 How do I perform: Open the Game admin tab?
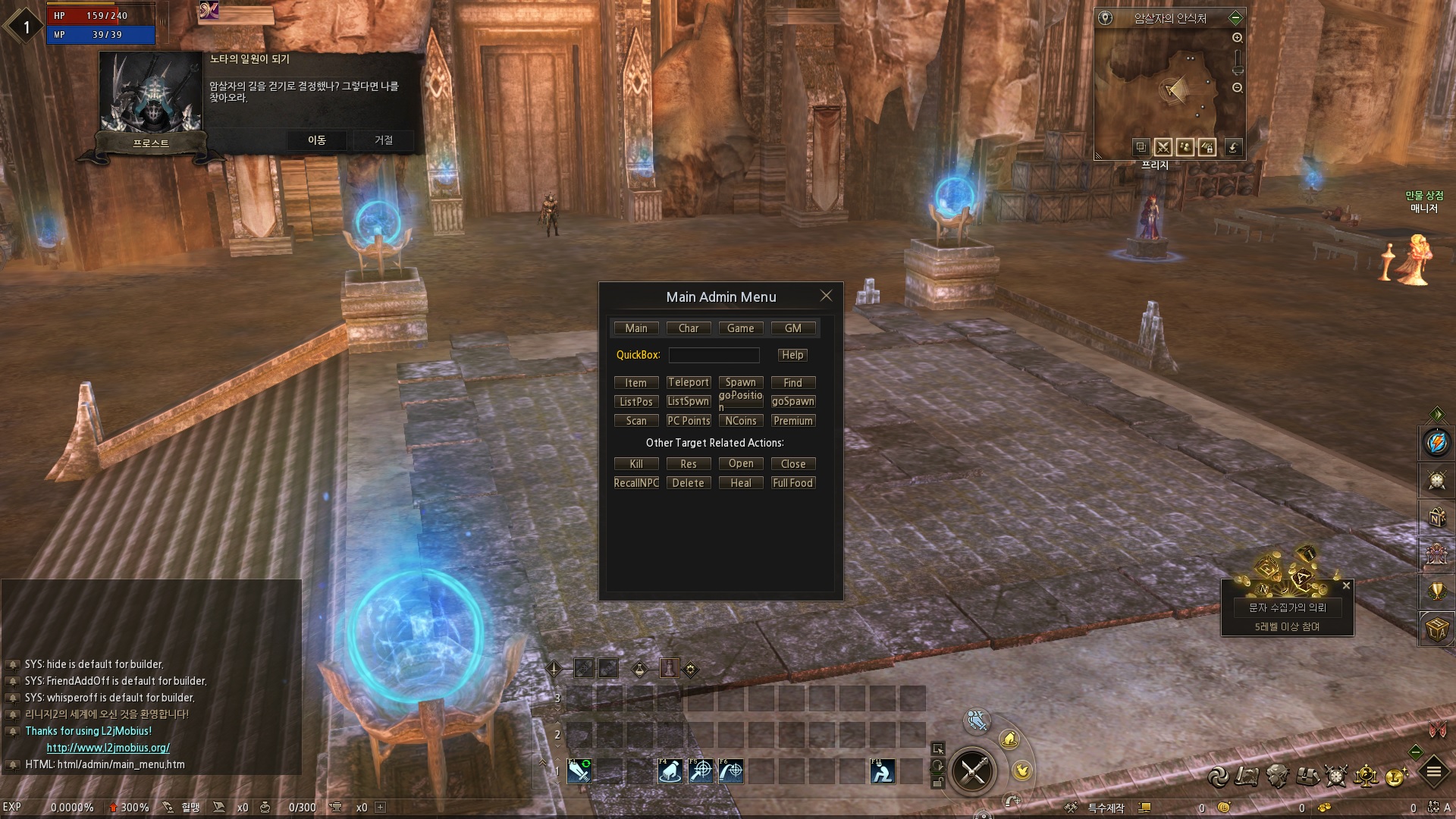pos(740,328)
